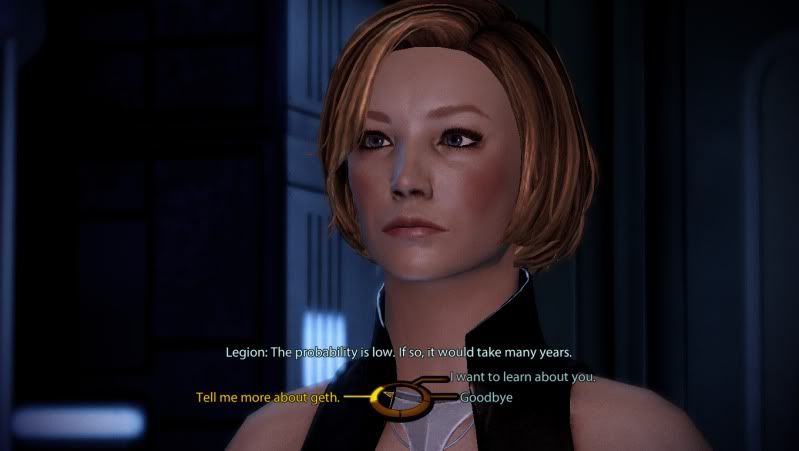799x451 pixels.
Task: End the conversation with Goodbye
Action: click(484, 397)
